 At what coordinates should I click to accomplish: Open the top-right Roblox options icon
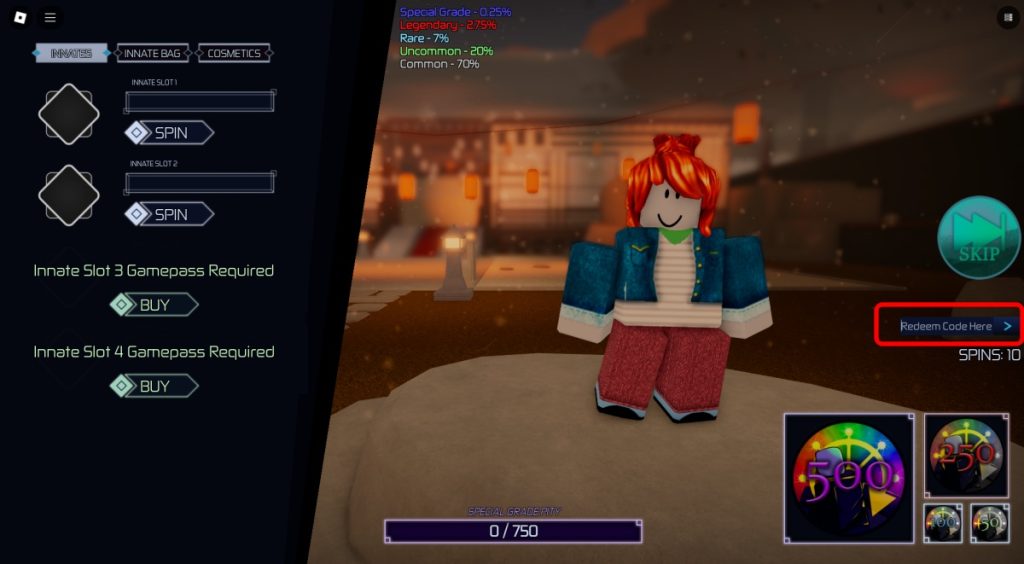[1006, 17]
